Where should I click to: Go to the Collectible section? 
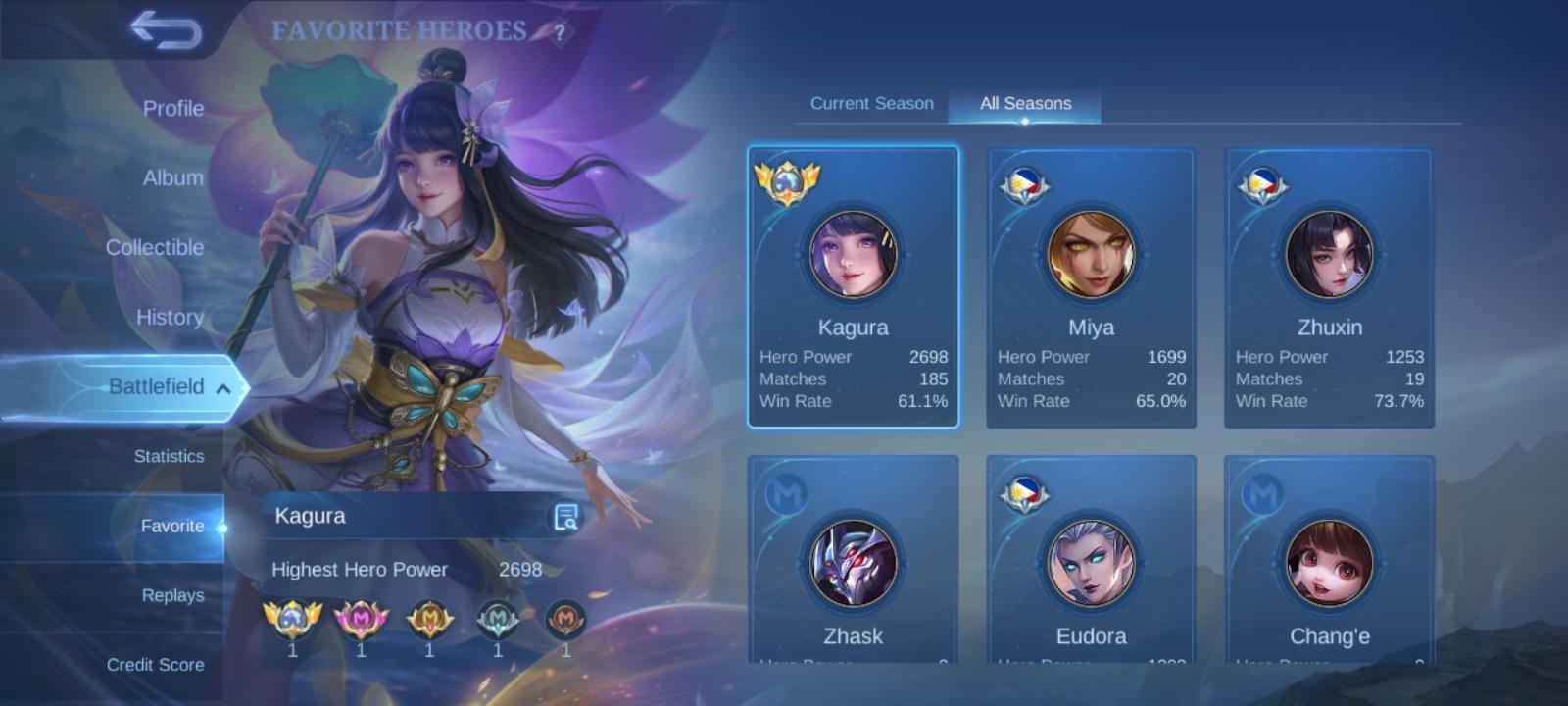click(x=155, y=248)
